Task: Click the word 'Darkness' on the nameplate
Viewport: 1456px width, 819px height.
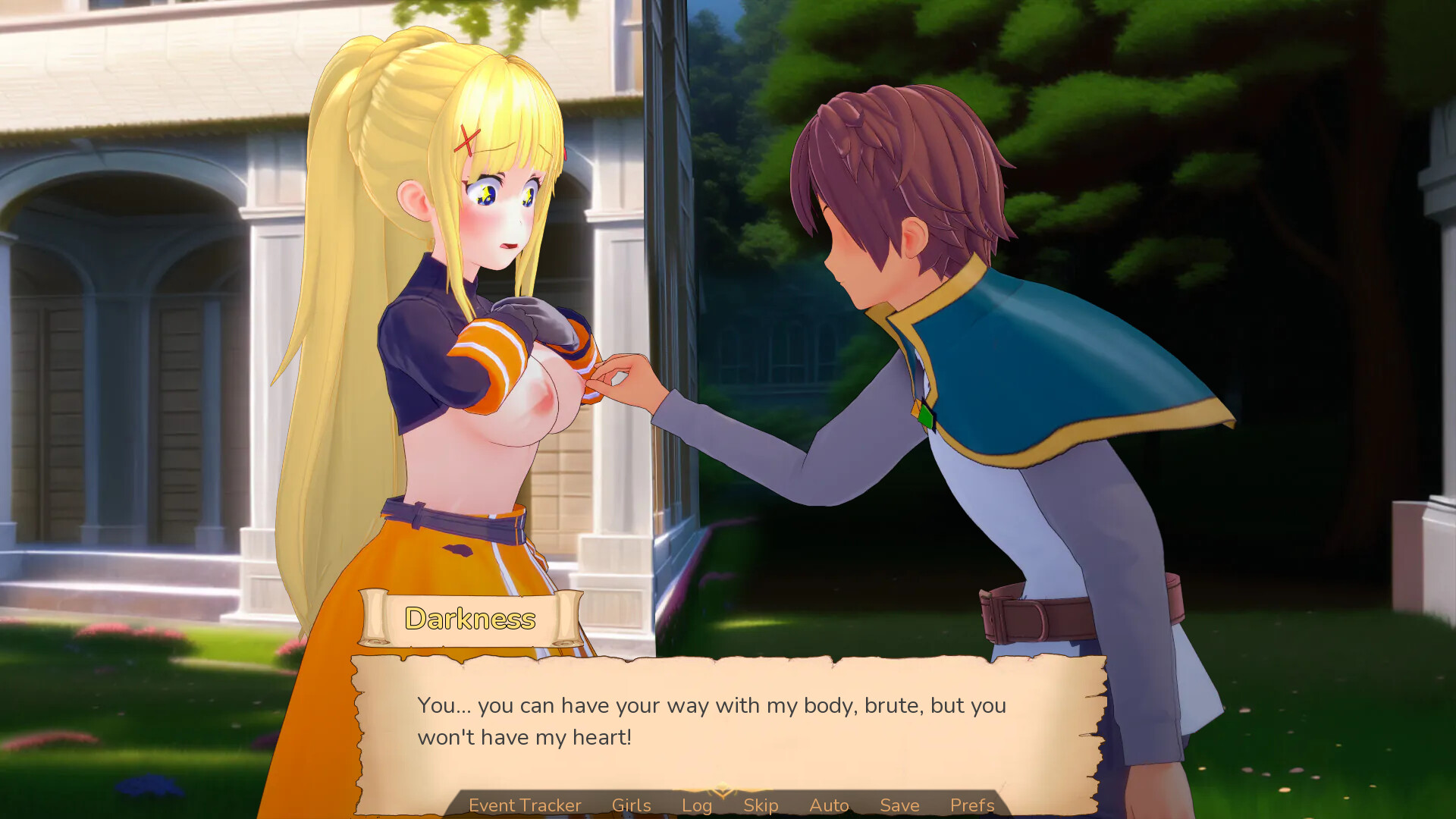Action: 470,619
